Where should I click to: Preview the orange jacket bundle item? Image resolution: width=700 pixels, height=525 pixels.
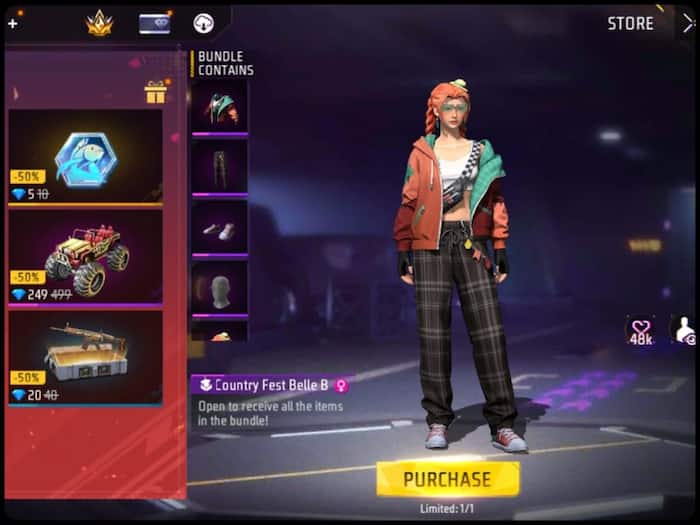point(219,106)
